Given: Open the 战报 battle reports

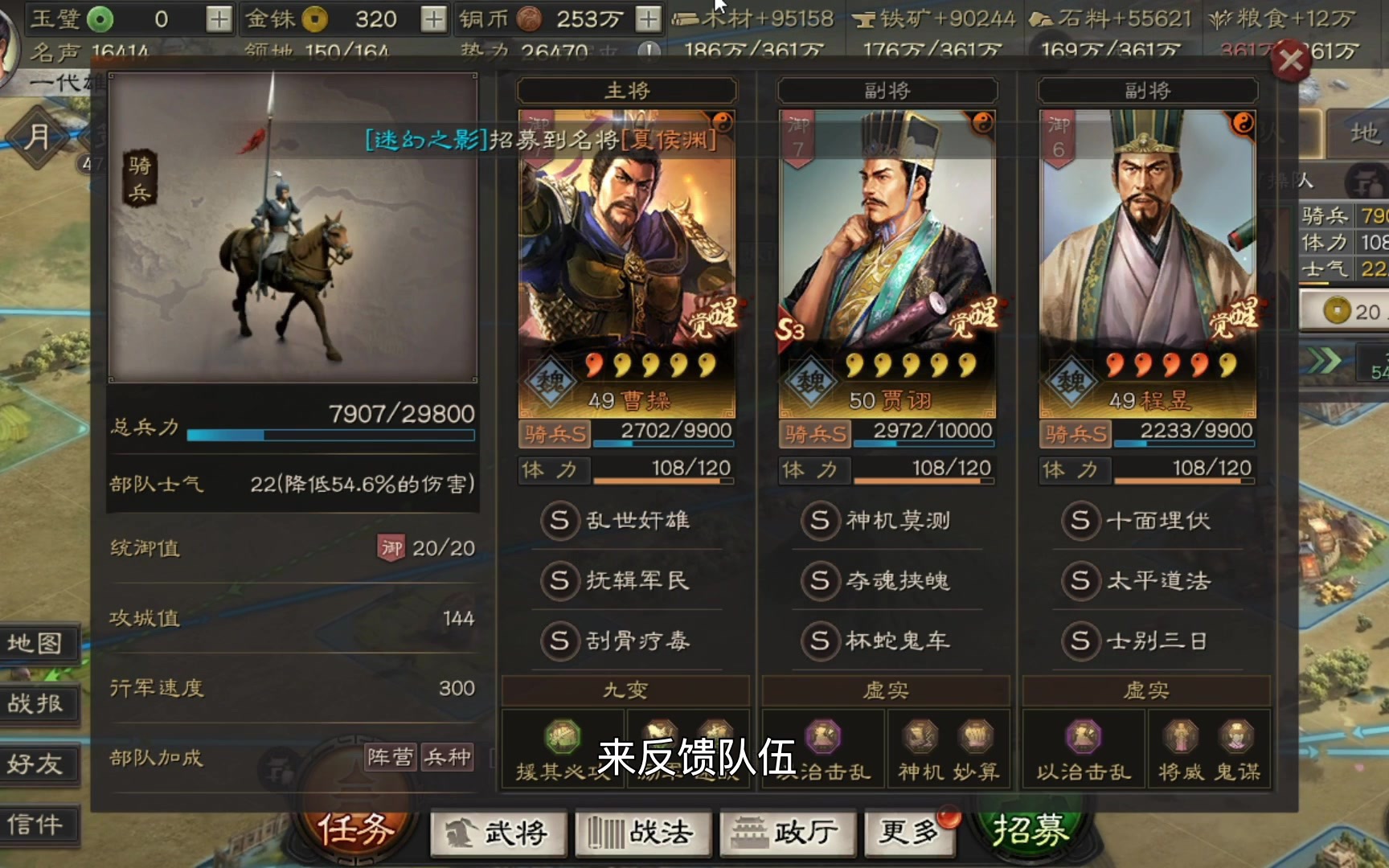Looking at the screenshot, I should [x=36, y=703].
